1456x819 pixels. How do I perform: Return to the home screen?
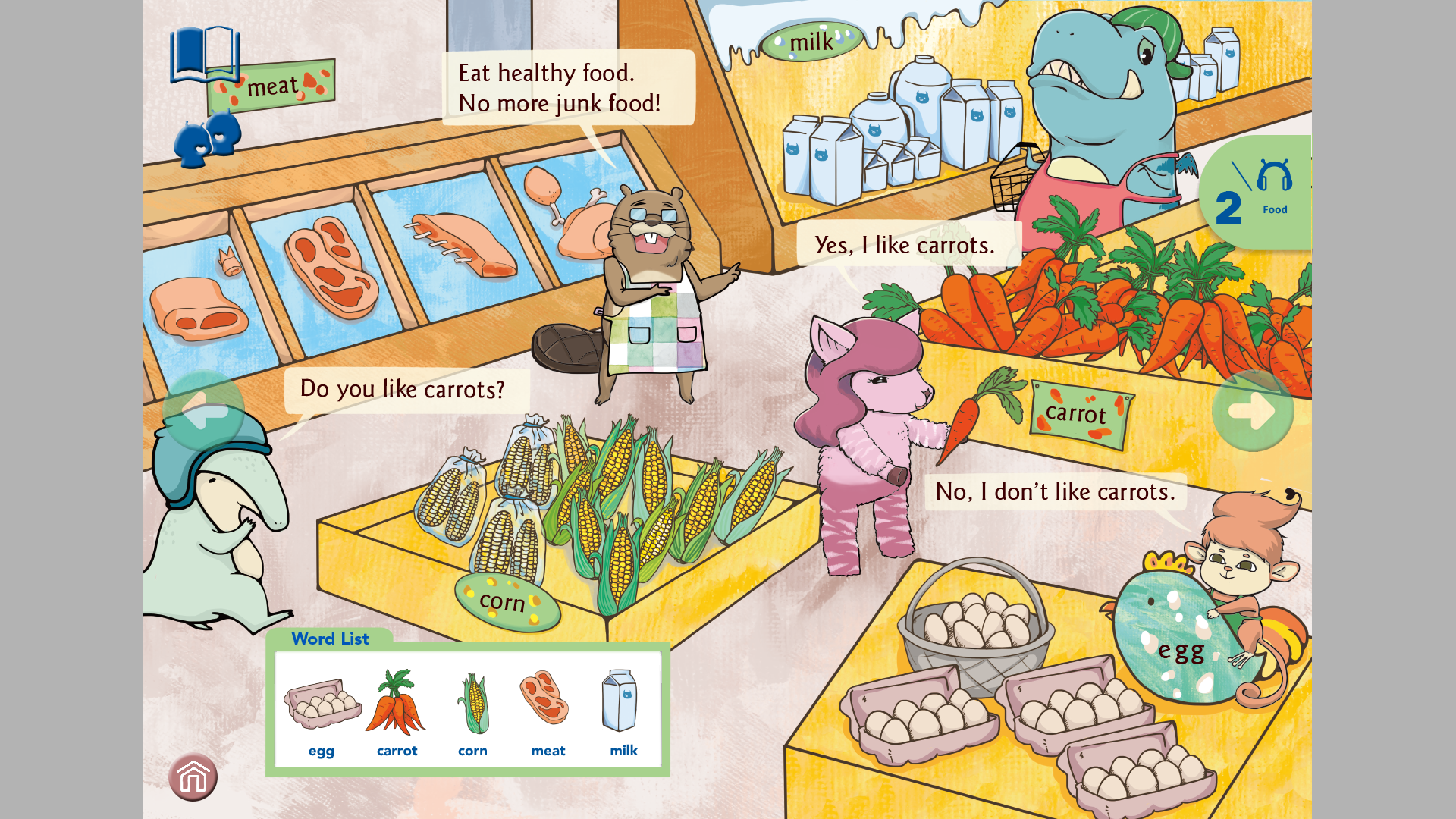[x=193, y=777]
